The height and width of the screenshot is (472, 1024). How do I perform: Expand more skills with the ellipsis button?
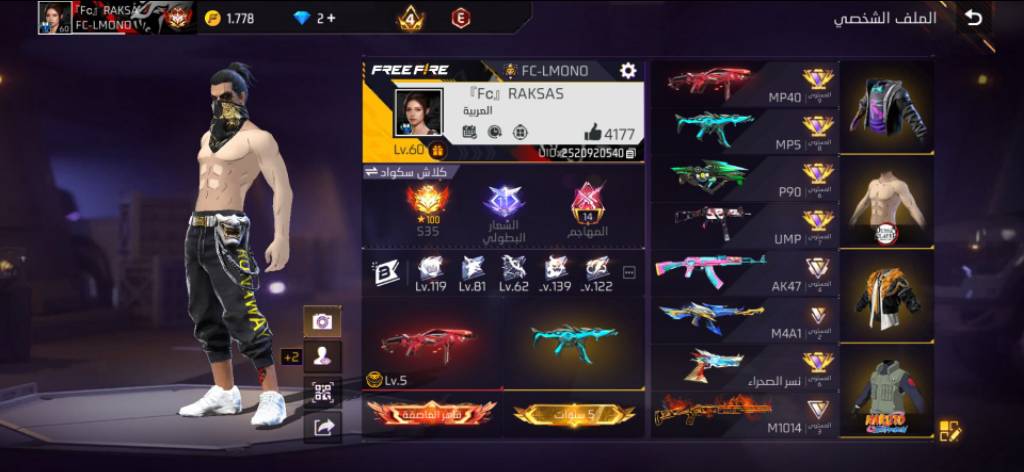coord(629,272)
